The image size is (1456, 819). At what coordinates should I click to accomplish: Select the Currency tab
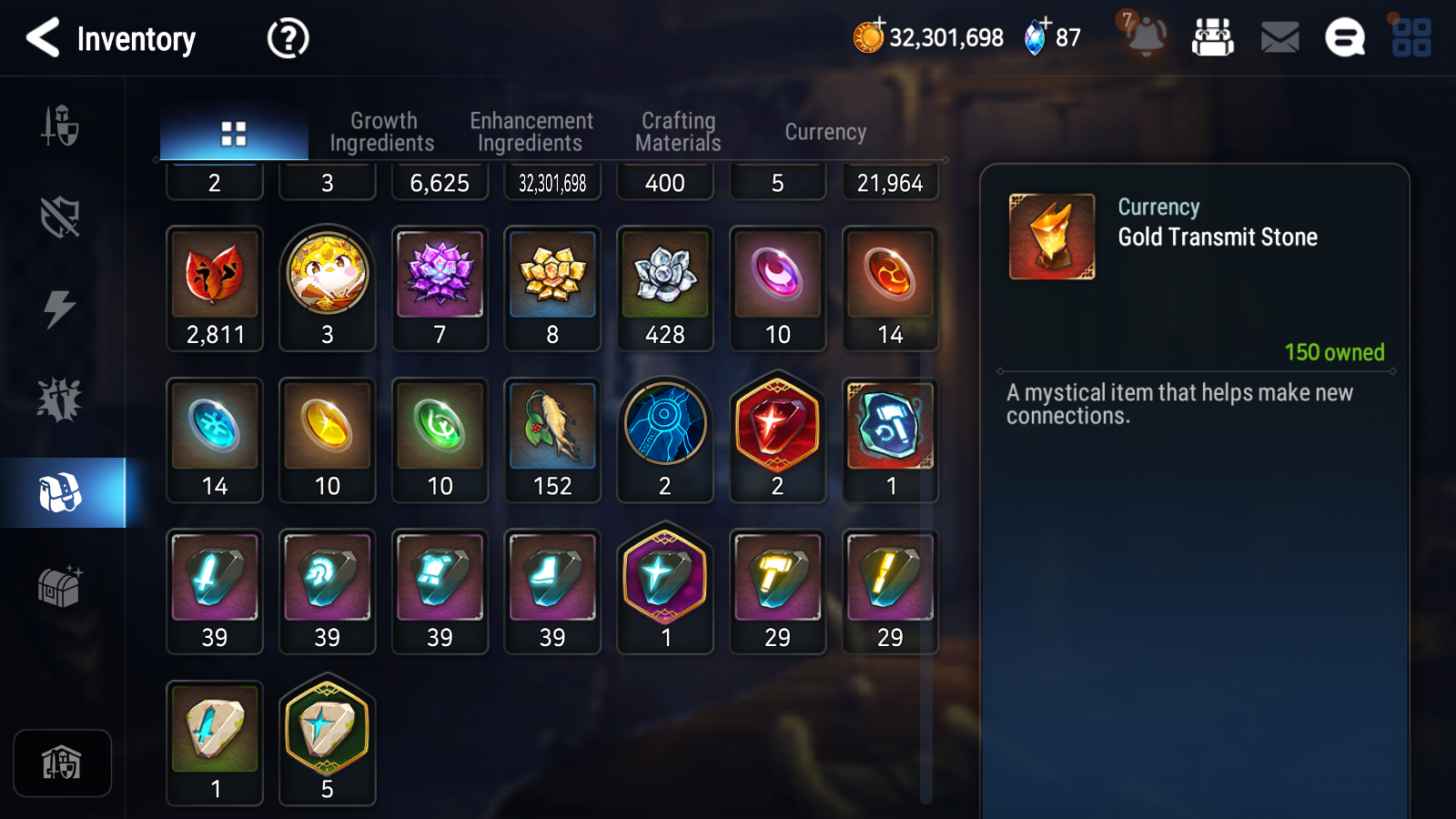(825, 132)
